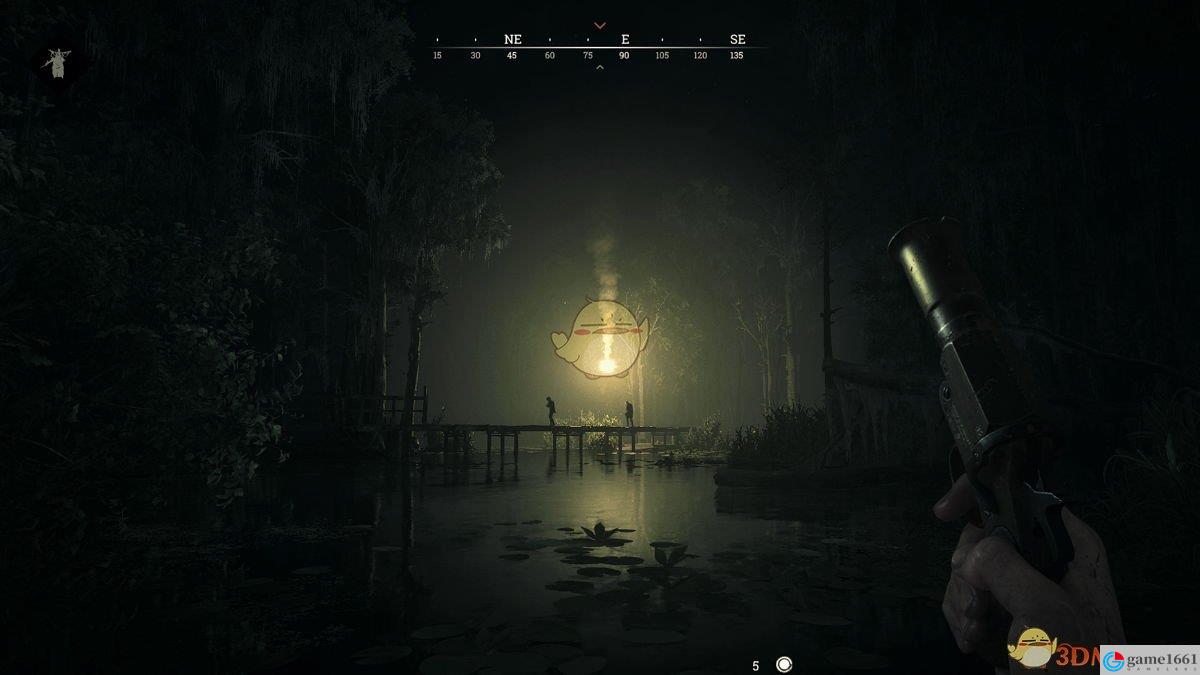The image size is (1200, 675).
Task: Select the compass heading bar
Action: pos(600,46)
